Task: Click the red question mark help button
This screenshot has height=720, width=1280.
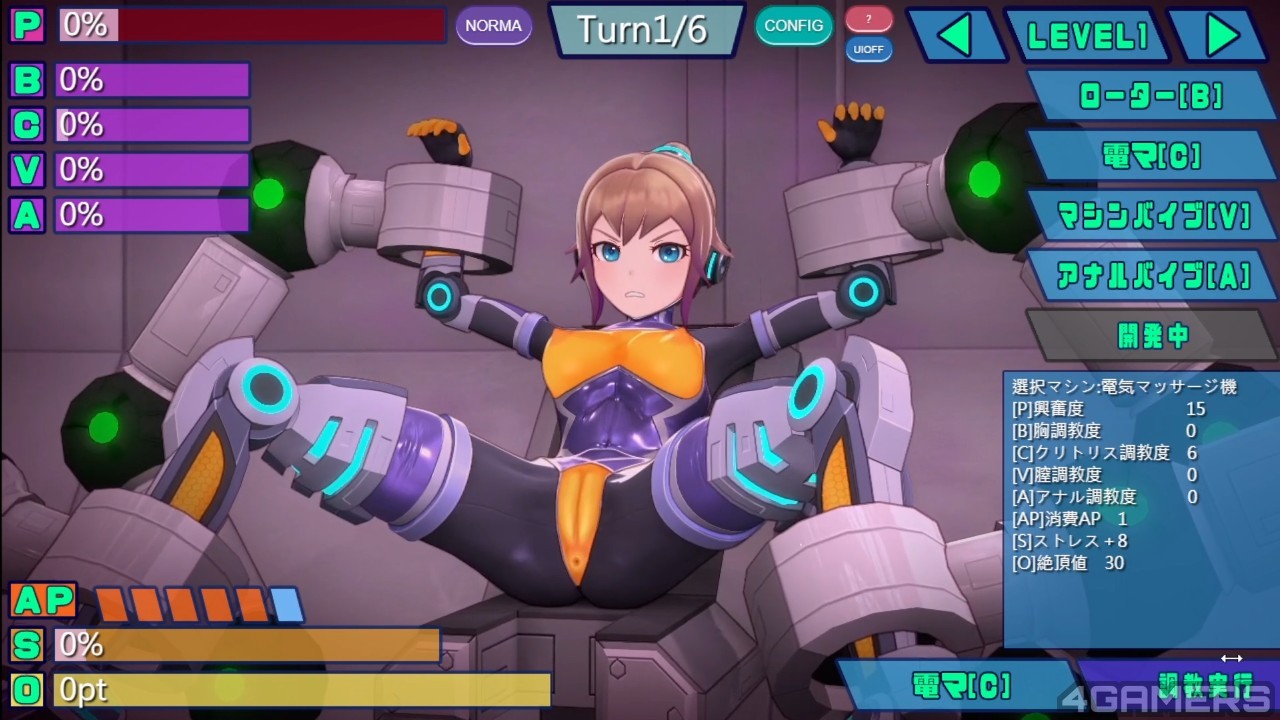Action: tap(868, 18)
